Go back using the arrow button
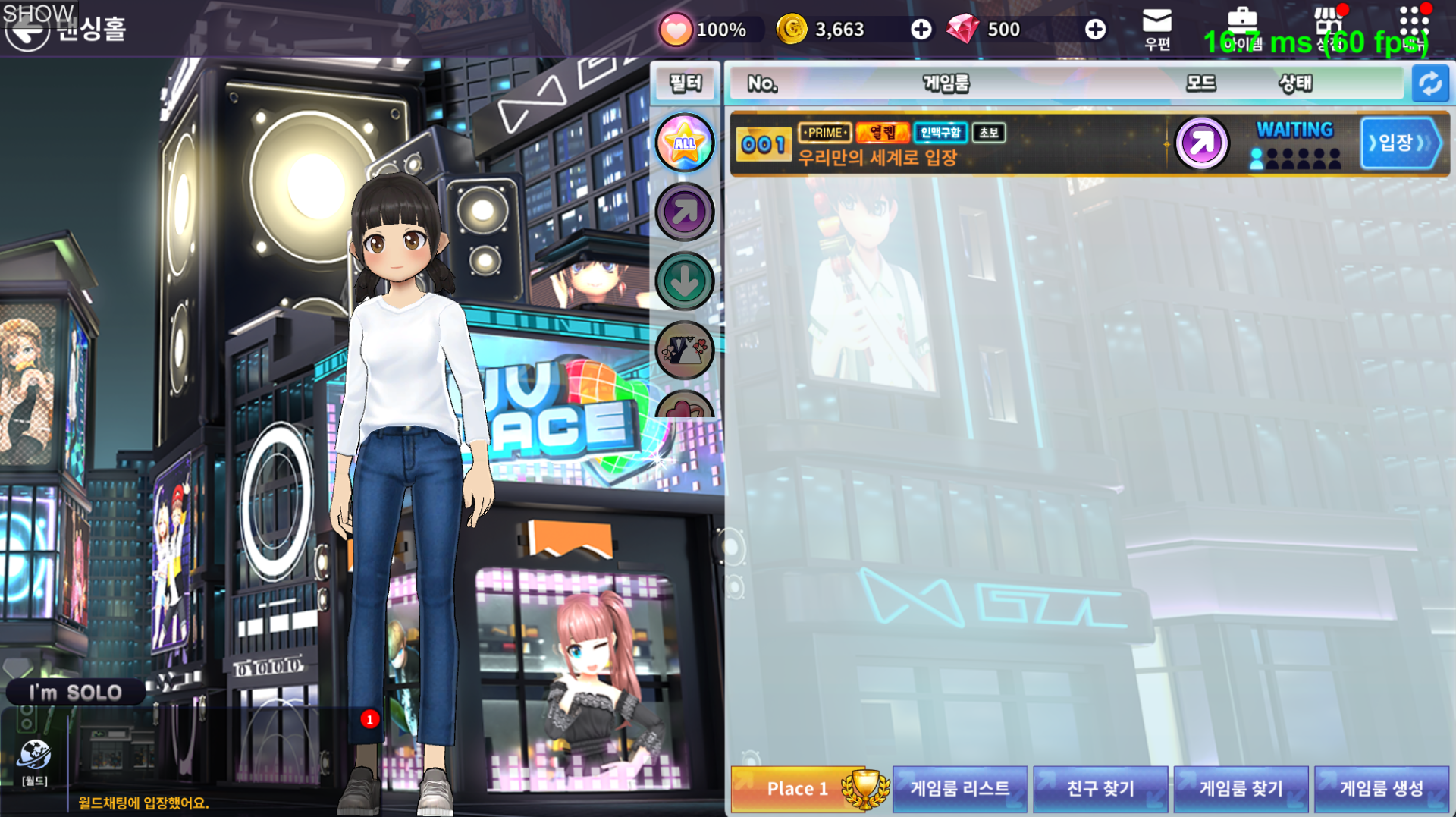The image size is (1456, 817). coord(27,32)
